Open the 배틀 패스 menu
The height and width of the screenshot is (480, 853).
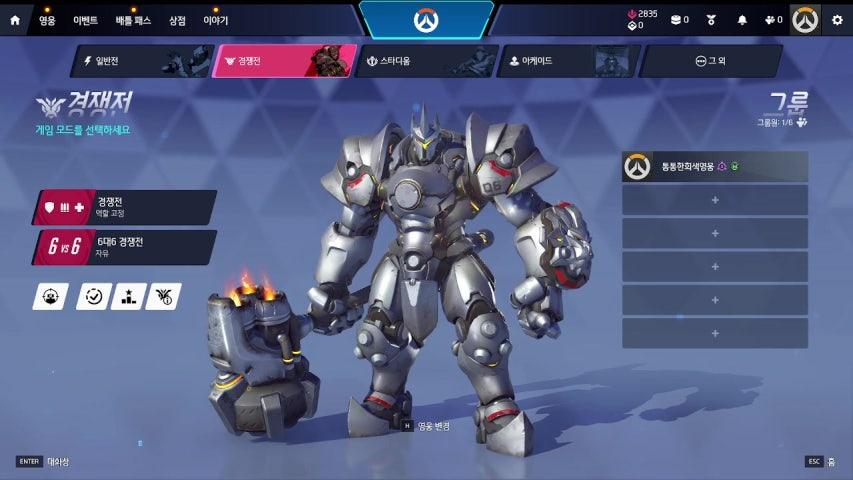point(131,20)
